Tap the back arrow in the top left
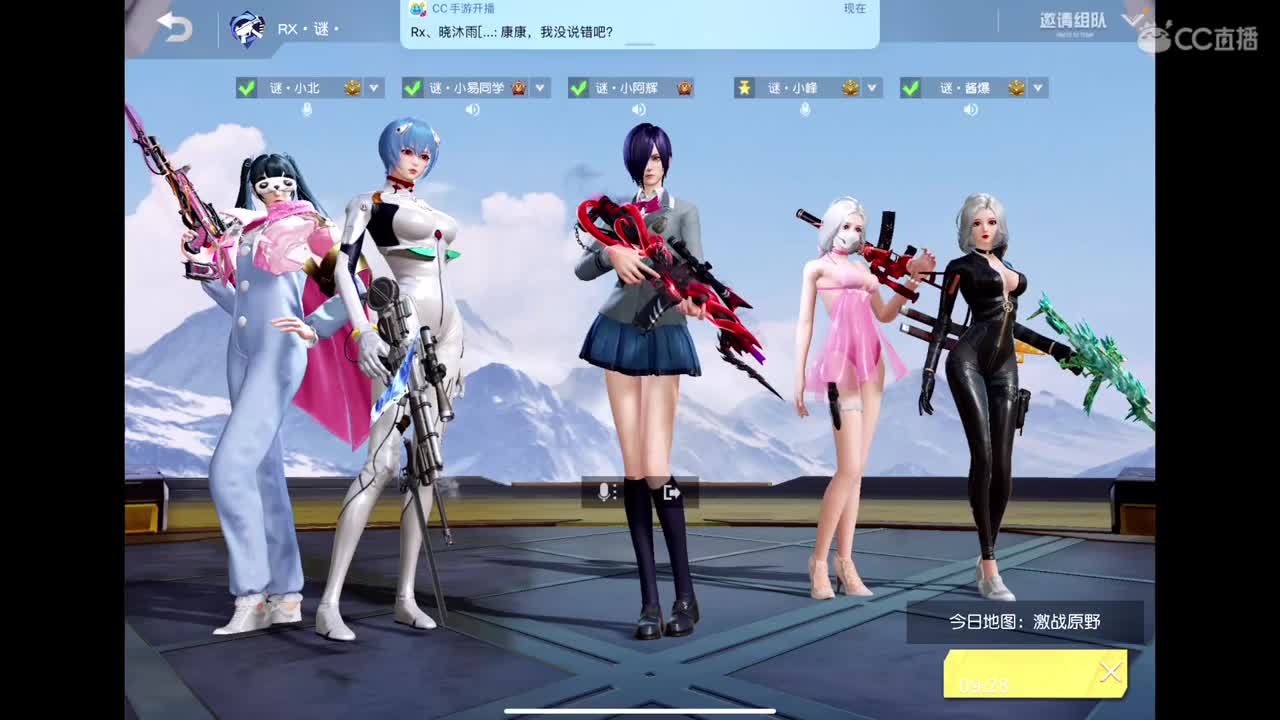 pyautogui.click(x=175, y=25)
